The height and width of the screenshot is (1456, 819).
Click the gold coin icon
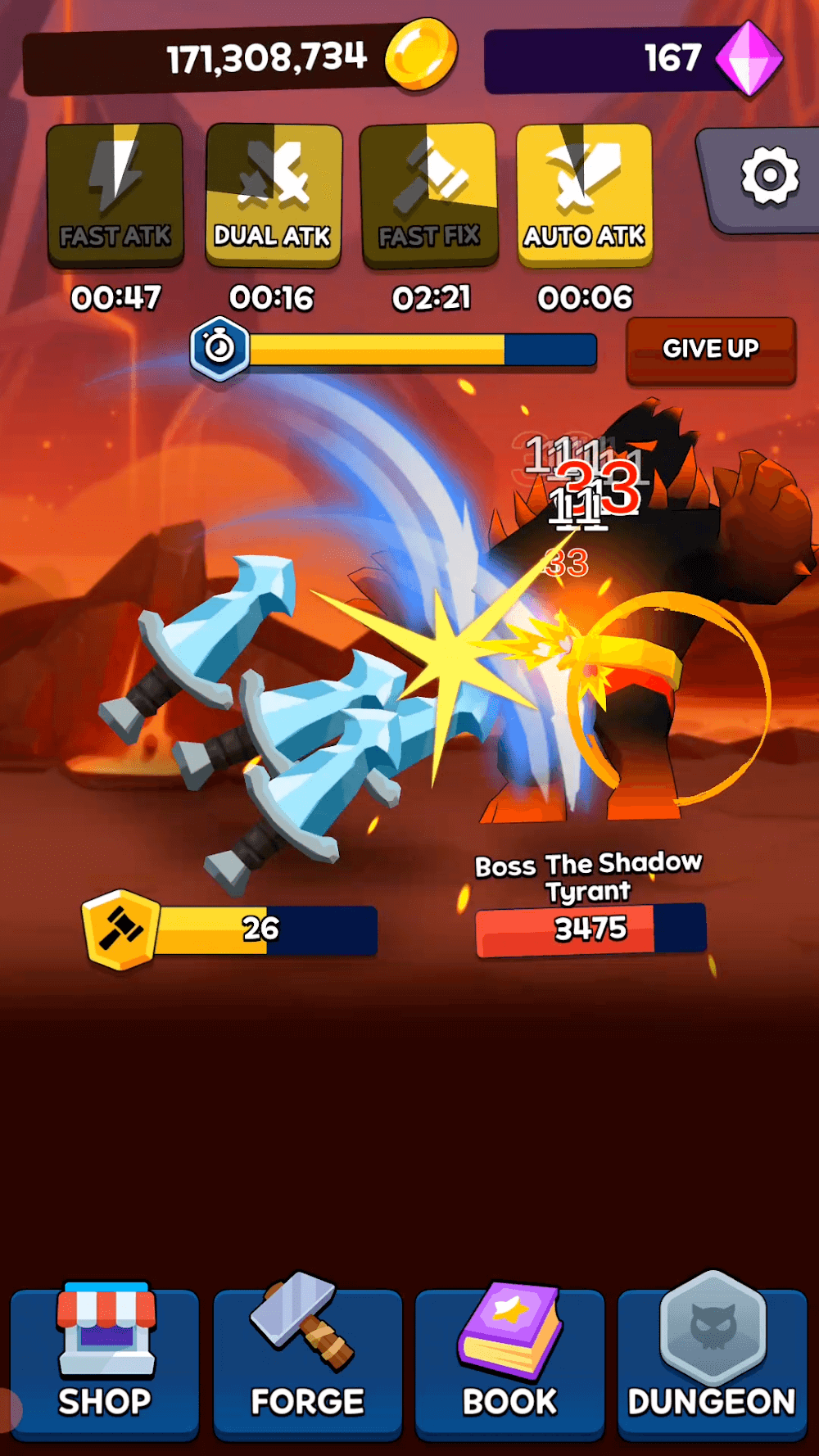click(421, 54)
